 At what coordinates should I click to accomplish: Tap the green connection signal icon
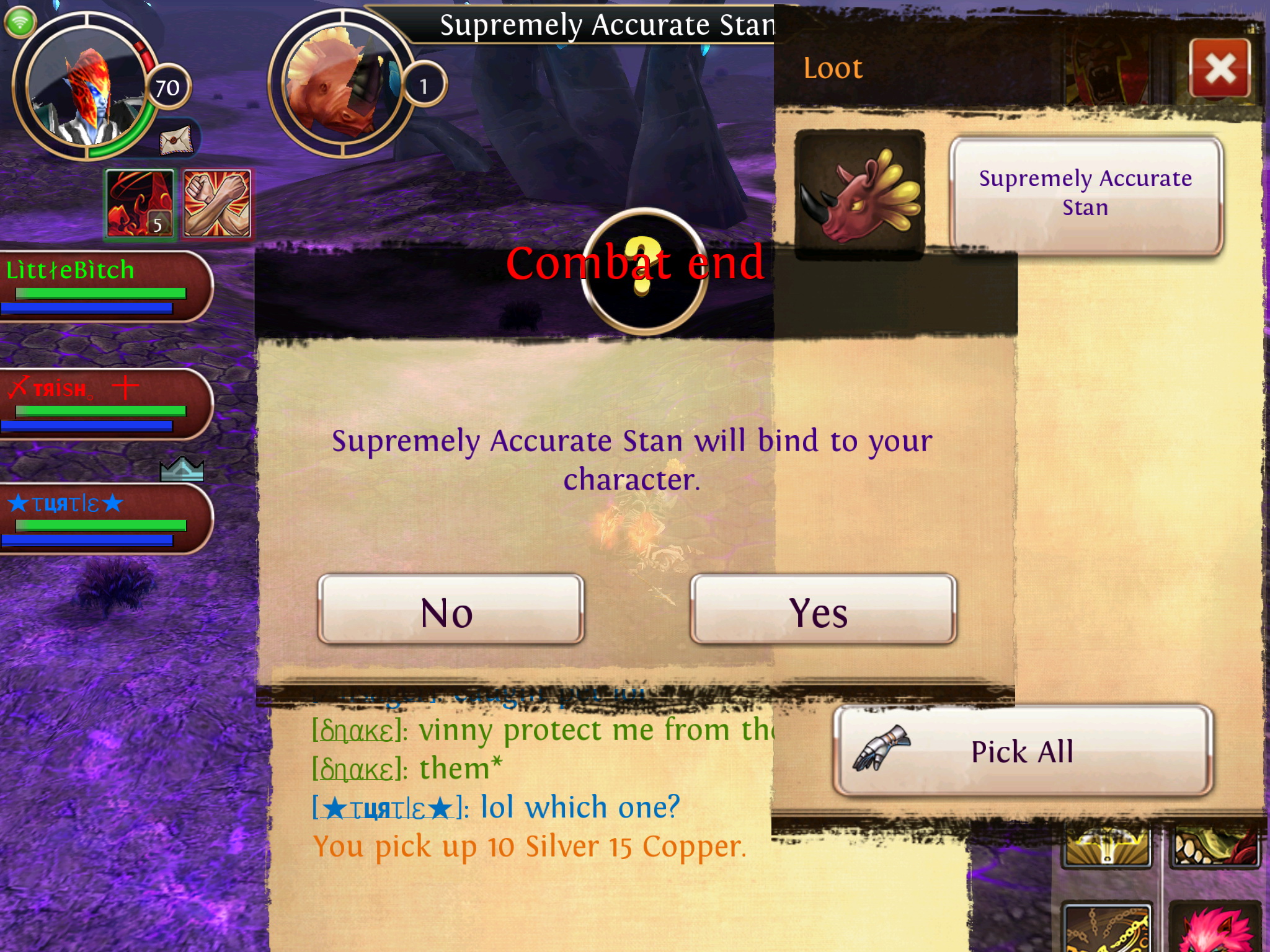click(20, 22)
